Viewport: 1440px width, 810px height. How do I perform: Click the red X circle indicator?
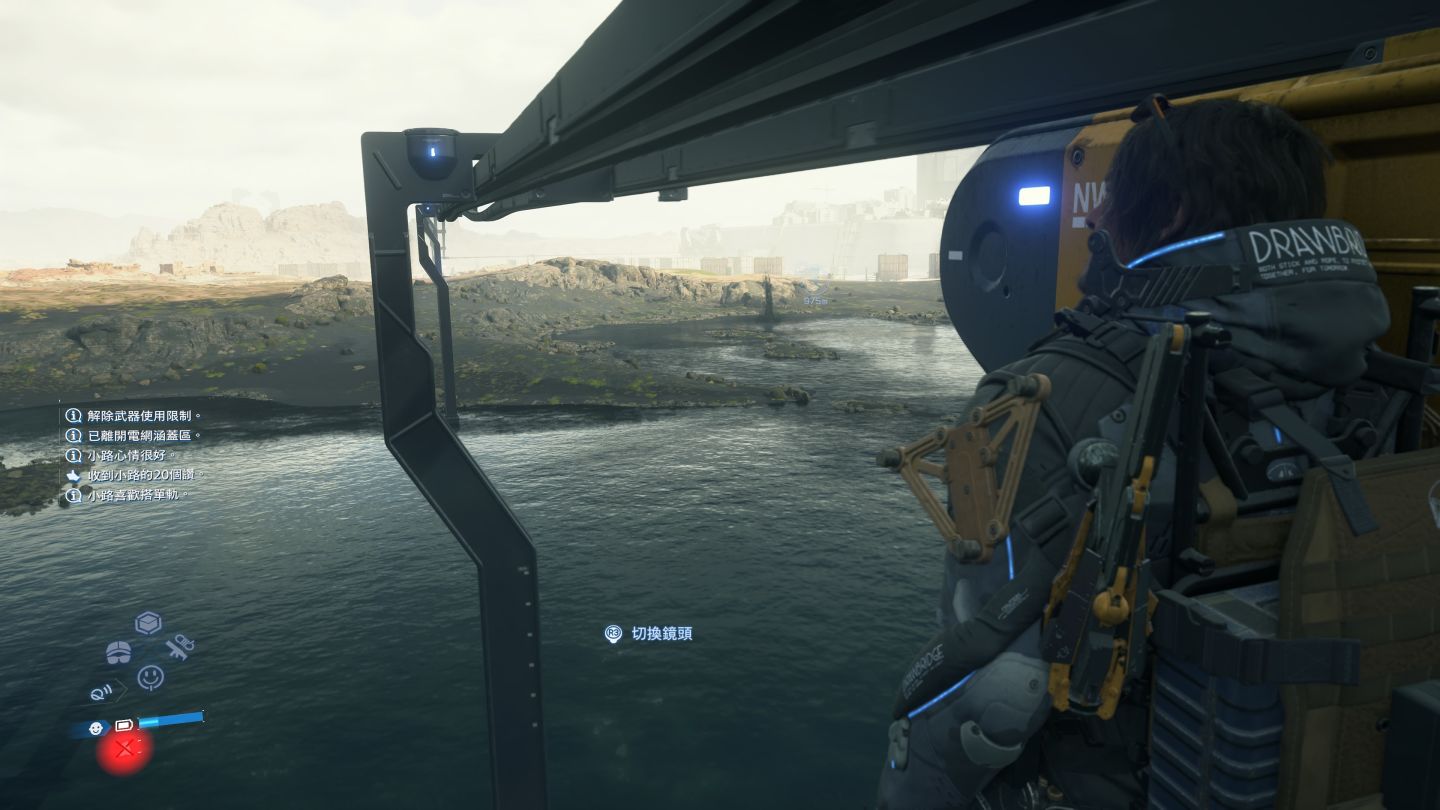(124, 749)
